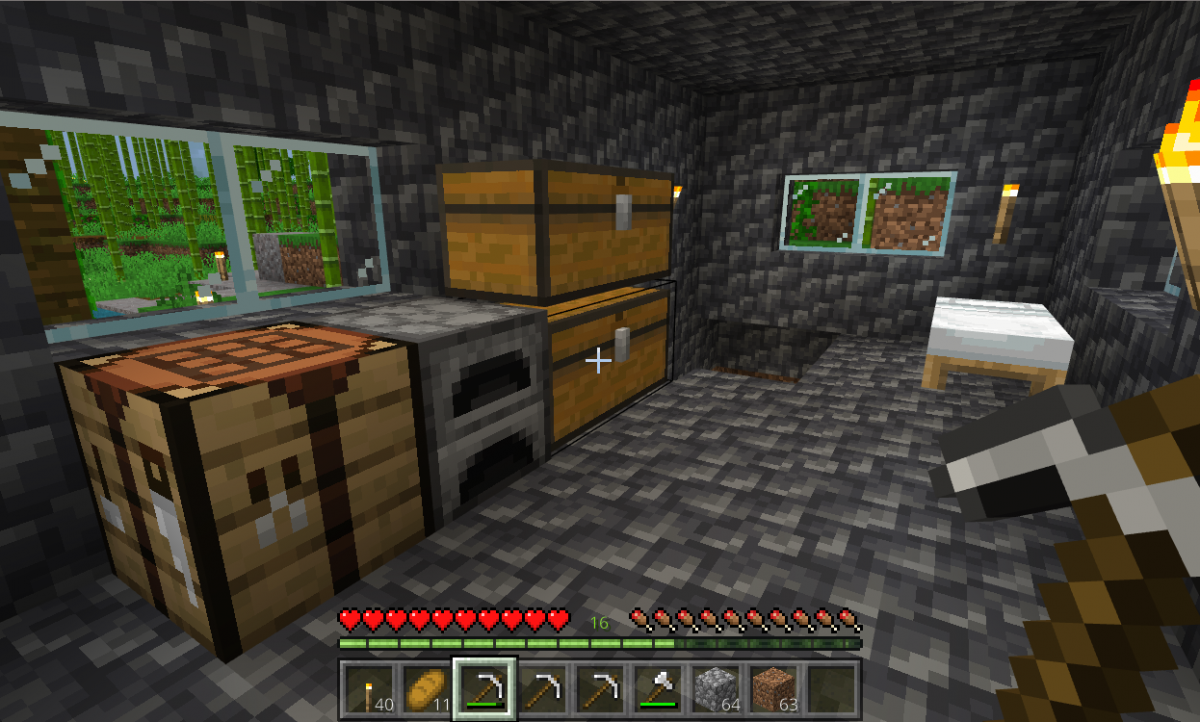Pick the dirt block stack of 63
1200x722 pixels.
click(775, 689)
